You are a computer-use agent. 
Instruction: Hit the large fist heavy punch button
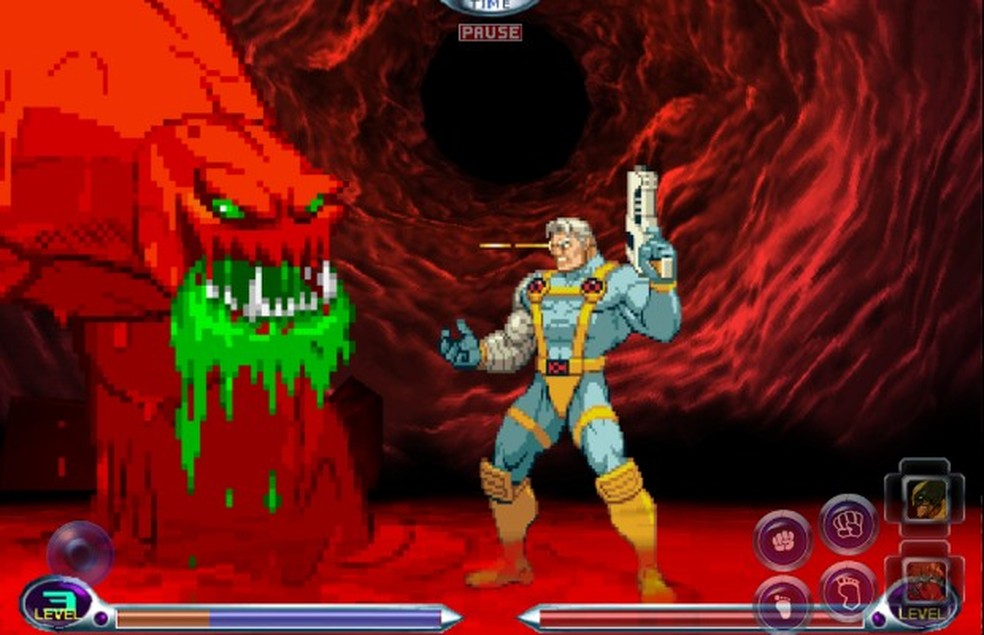tap(848, 523)
